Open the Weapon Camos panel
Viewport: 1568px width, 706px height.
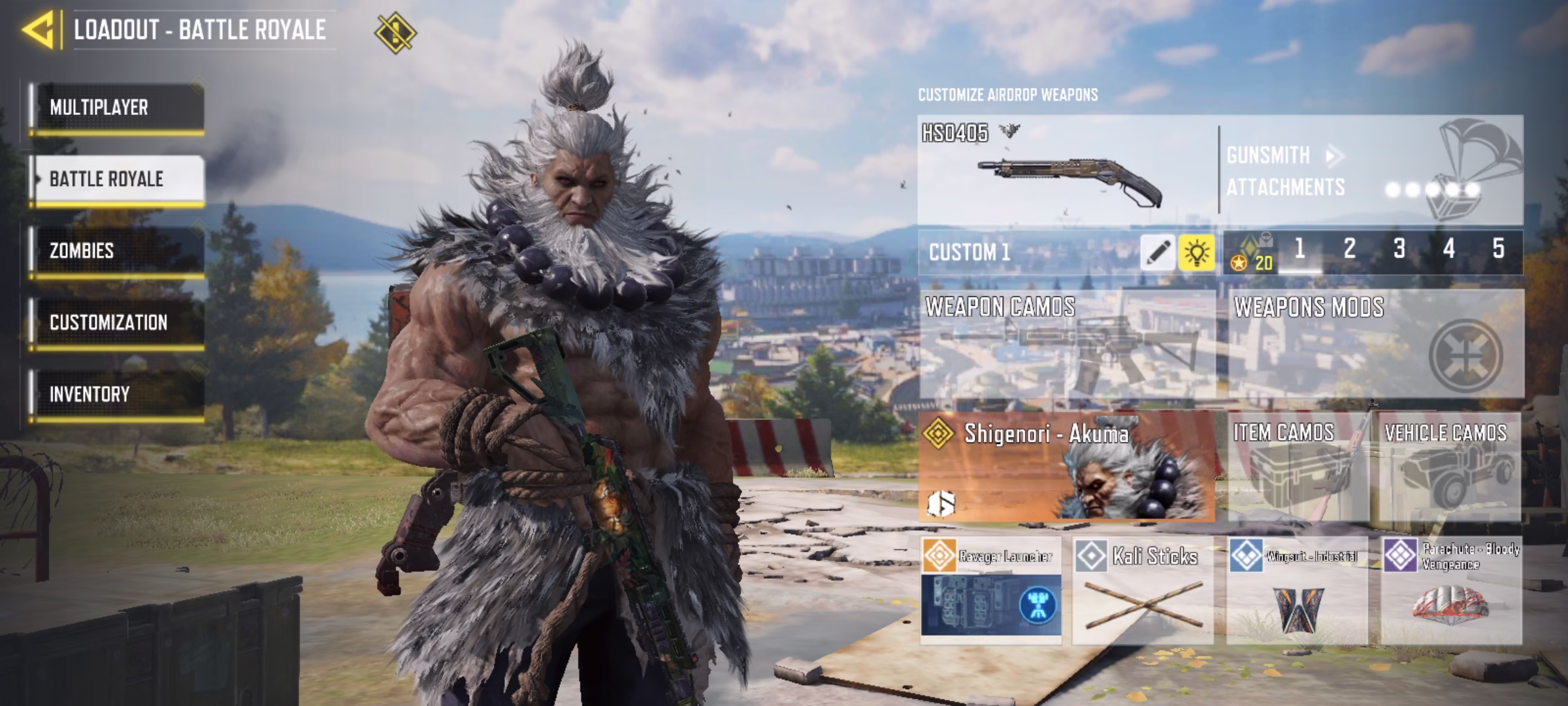pos(1066,345)
